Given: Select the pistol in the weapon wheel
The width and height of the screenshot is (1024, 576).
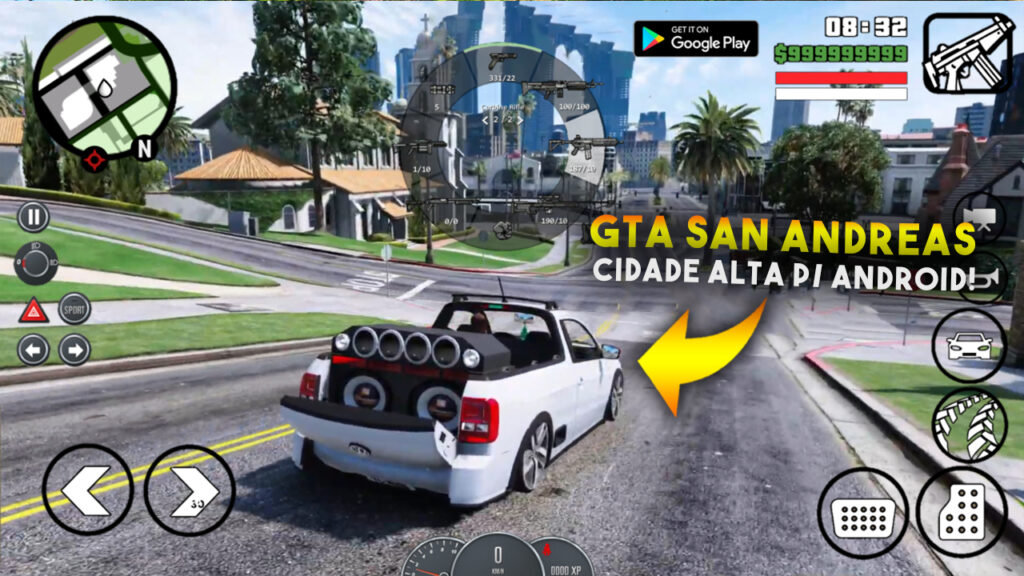Looking at the screenshot, I should (503, 60).
